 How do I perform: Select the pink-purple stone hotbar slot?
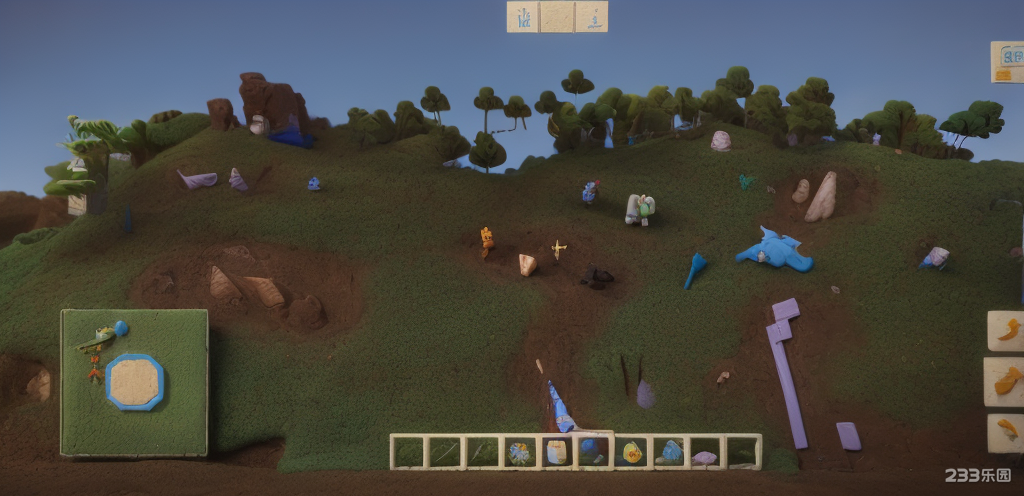point(705,457)
